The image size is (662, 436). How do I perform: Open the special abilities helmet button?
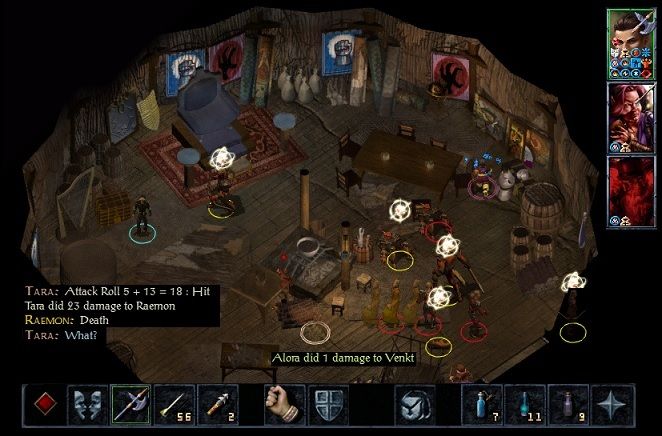(412, 404)
